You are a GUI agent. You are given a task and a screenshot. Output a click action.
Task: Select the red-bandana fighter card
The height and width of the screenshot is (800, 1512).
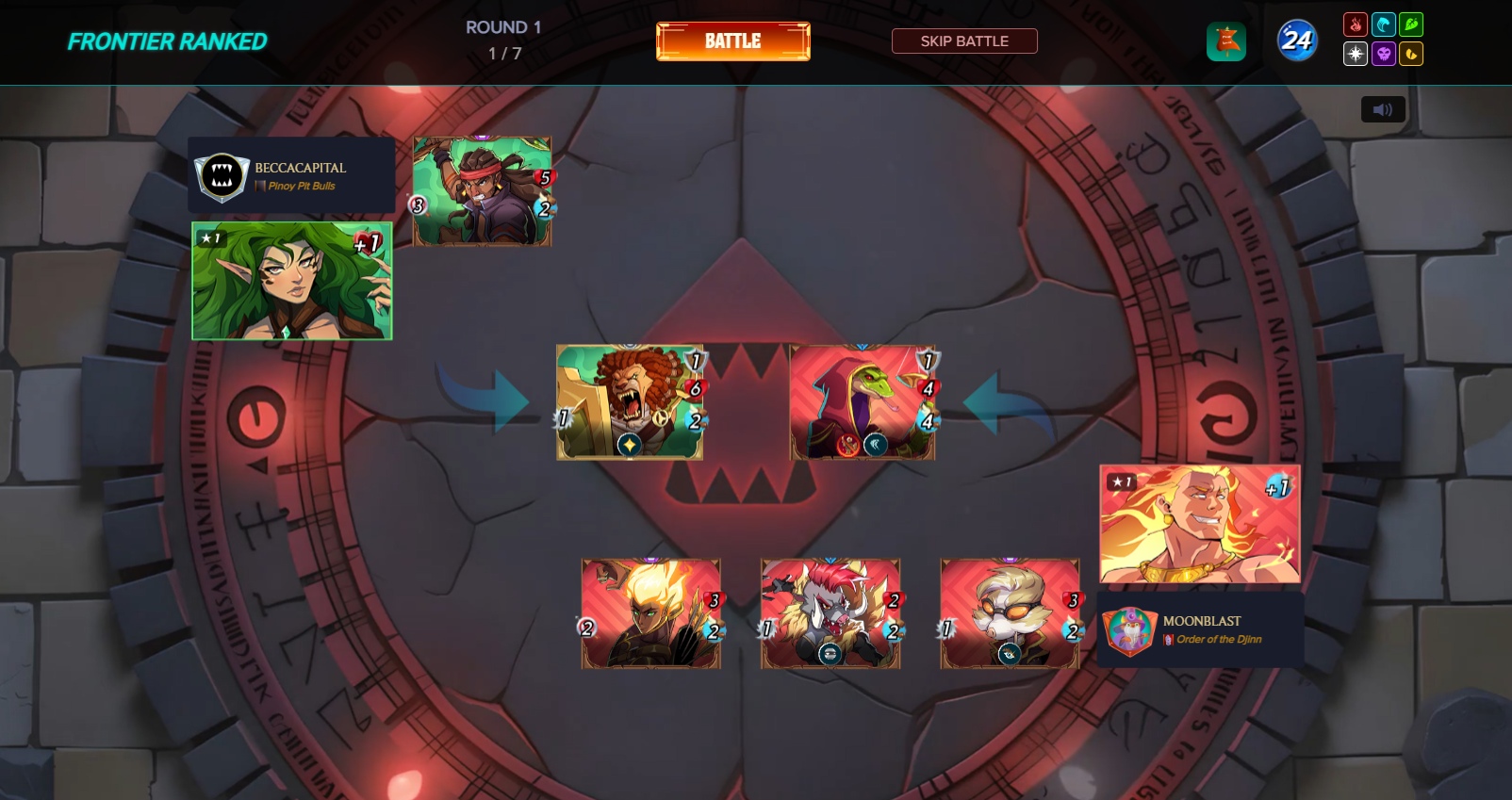pyautogui.click(x=482, y=191)
